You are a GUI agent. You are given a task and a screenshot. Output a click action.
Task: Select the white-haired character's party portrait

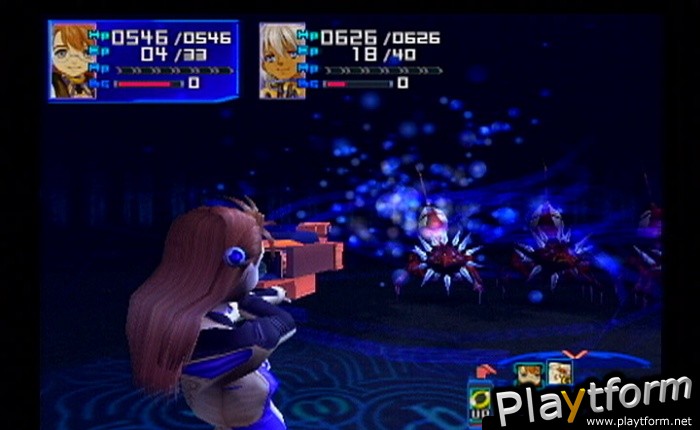point(282,60)
